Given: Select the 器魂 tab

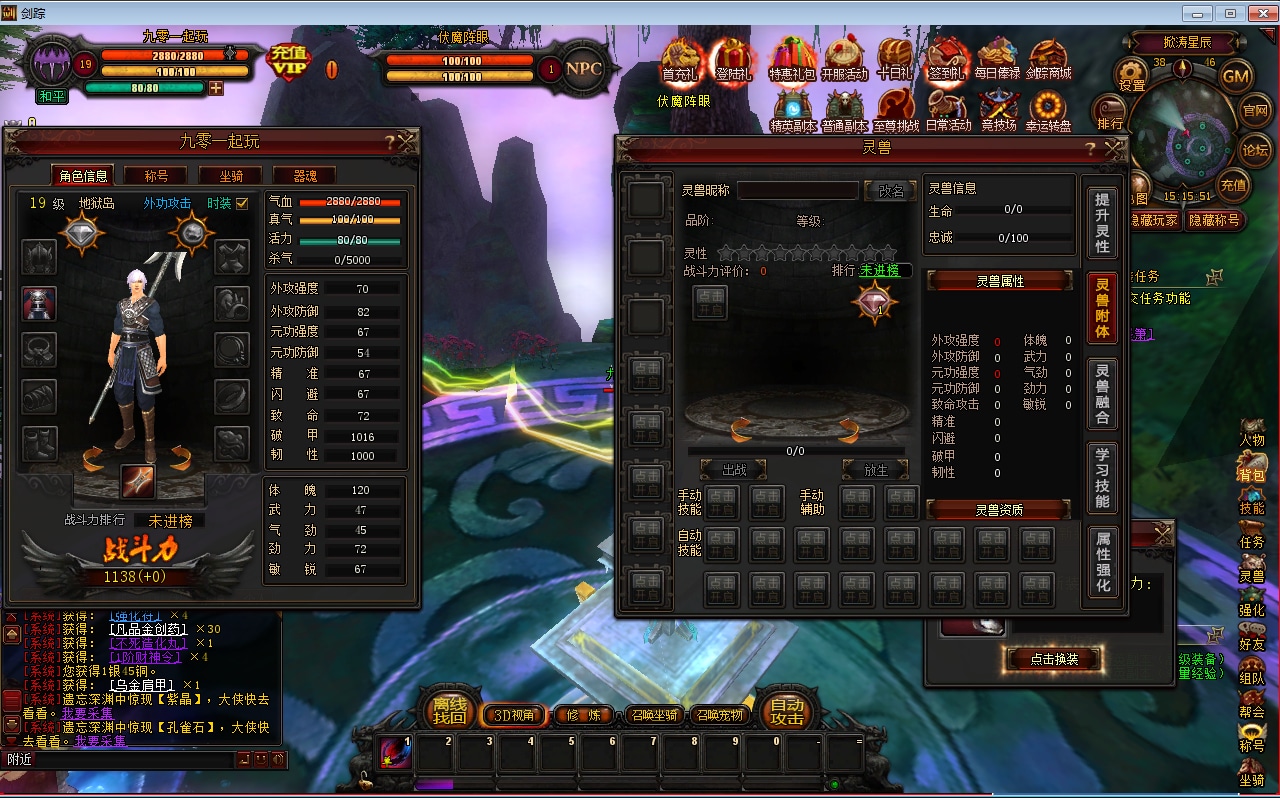Looking at the screenshot, I should point(304,176).
